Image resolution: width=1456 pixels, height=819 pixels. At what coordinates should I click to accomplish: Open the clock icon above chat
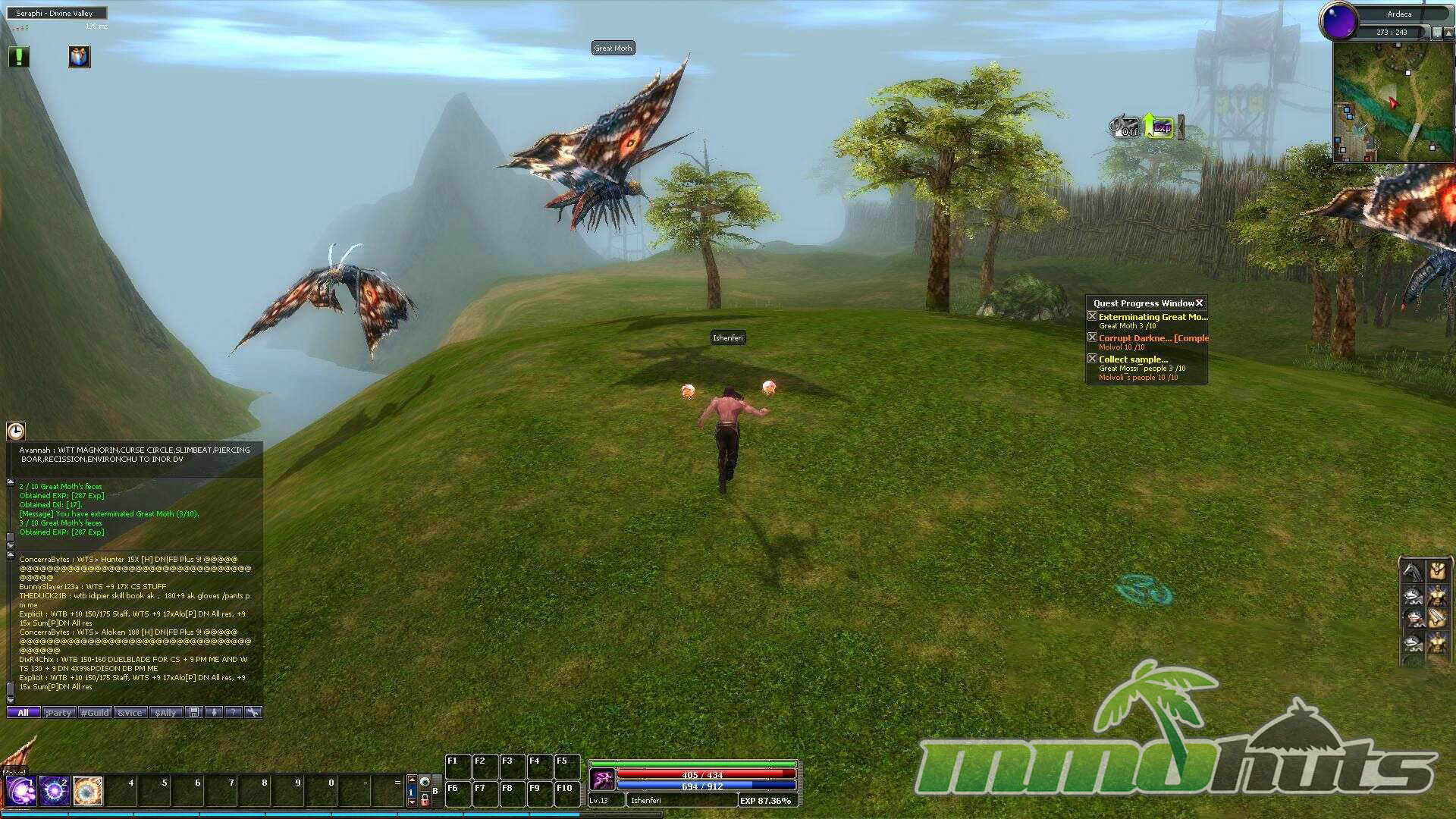pos(16,431)
